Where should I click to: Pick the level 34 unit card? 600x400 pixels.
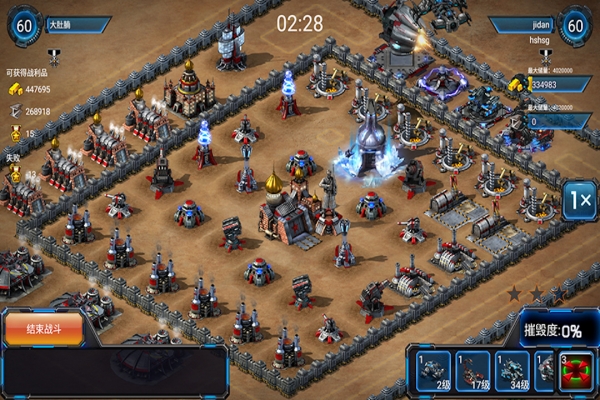(513, 371)
